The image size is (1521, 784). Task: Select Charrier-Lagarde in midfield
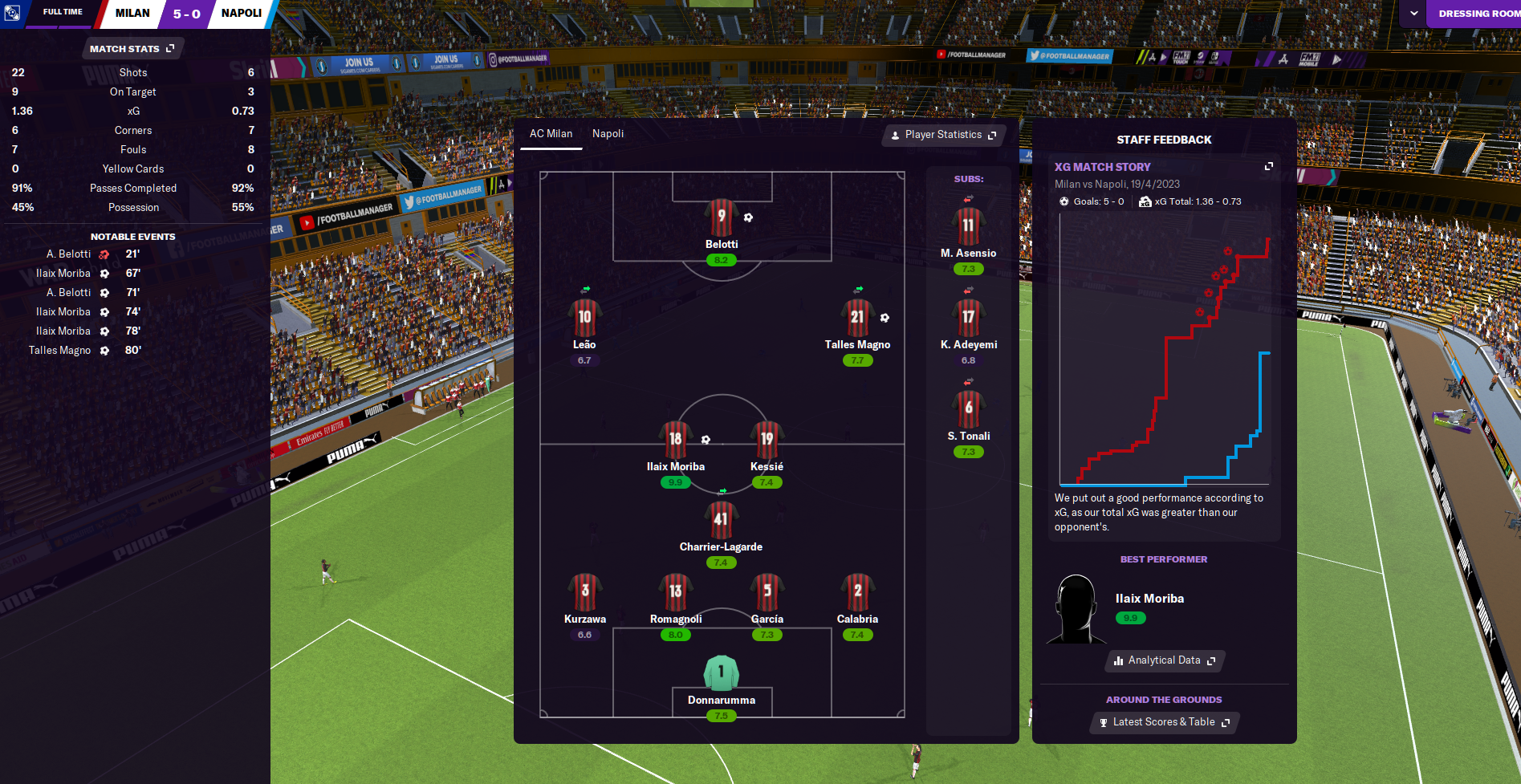[x=721, y=520]
